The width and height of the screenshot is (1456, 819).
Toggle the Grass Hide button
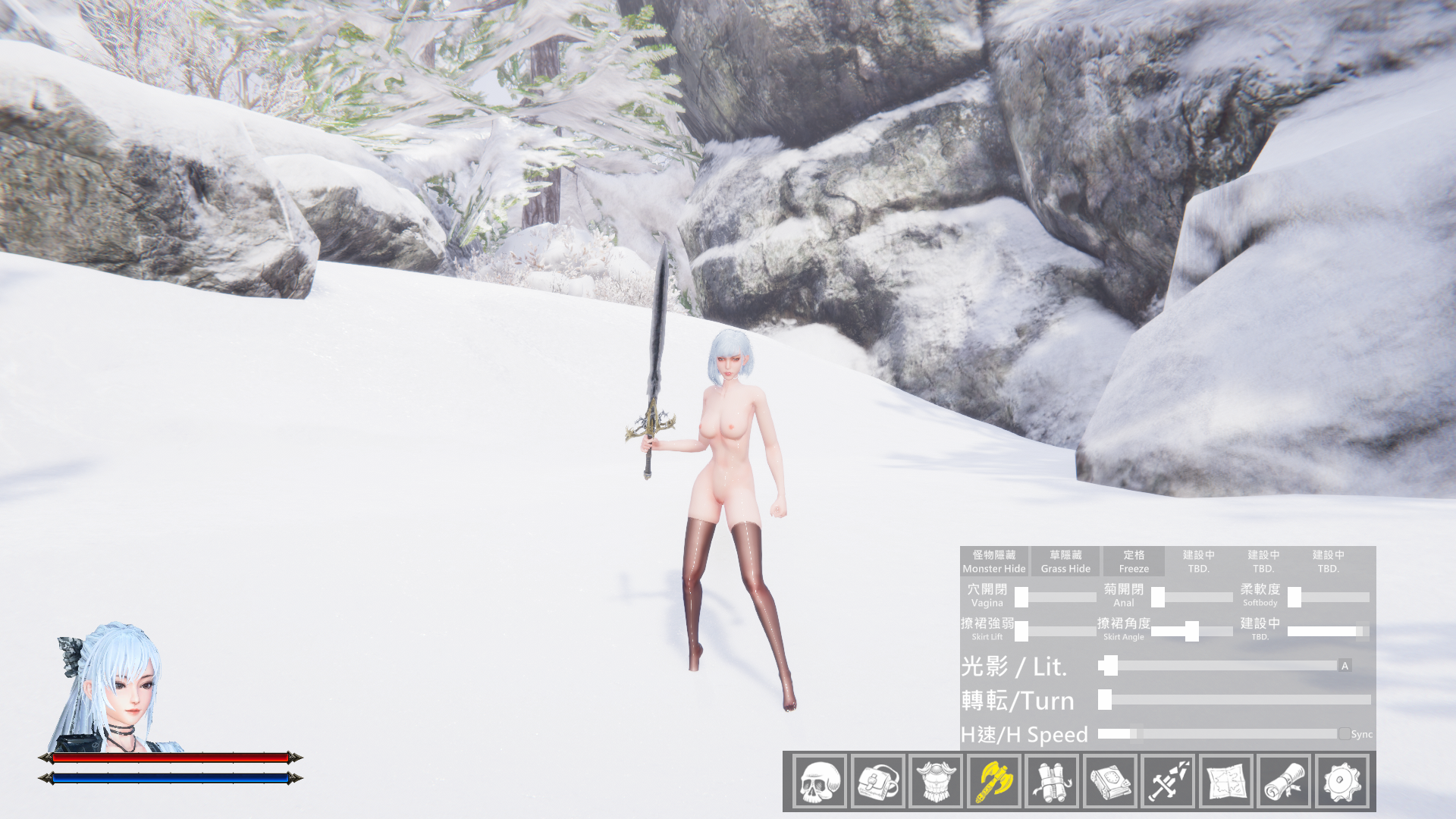(x=1065, y=561)
